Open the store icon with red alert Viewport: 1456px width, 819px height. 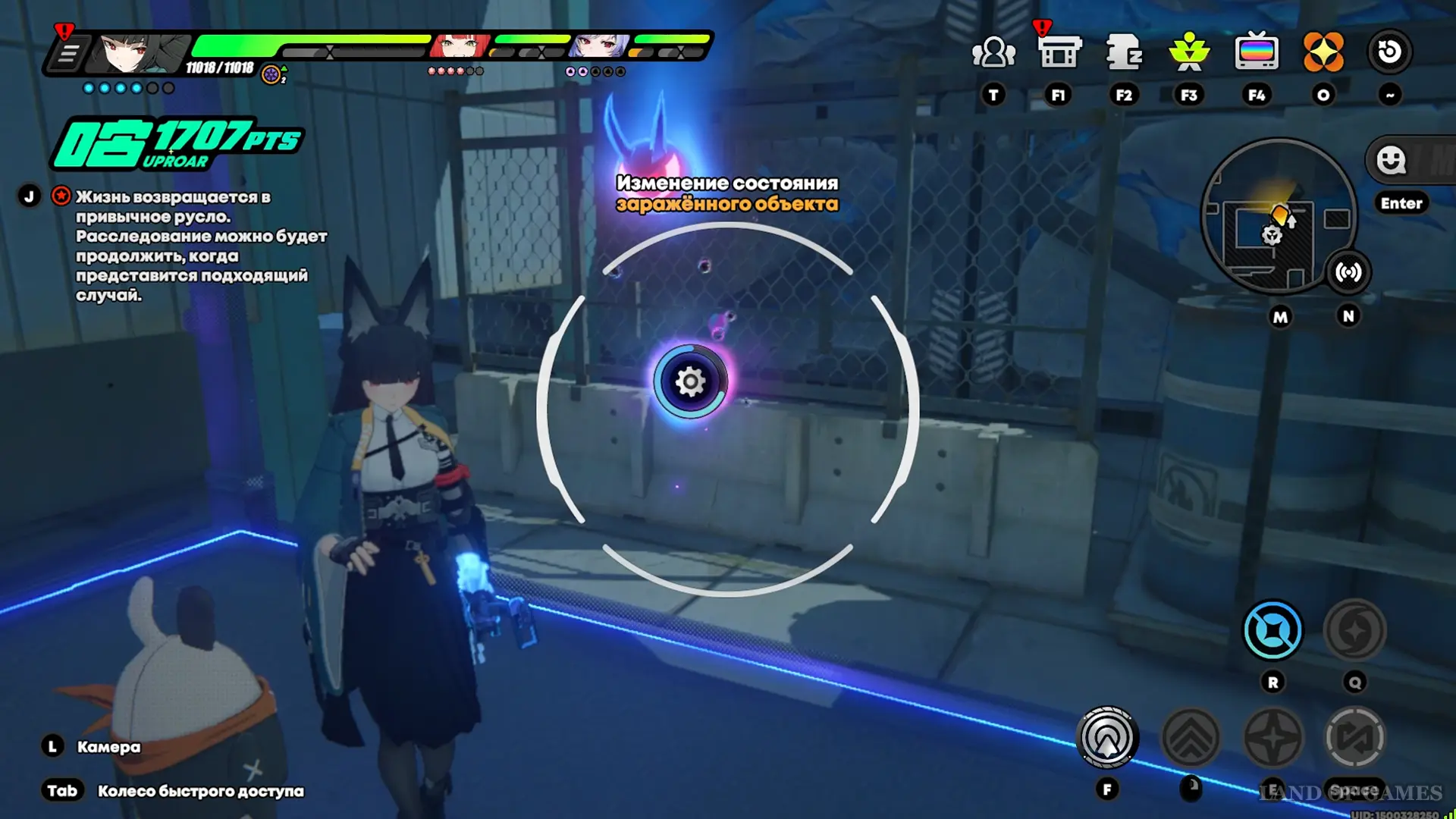tap(1059, 53)
